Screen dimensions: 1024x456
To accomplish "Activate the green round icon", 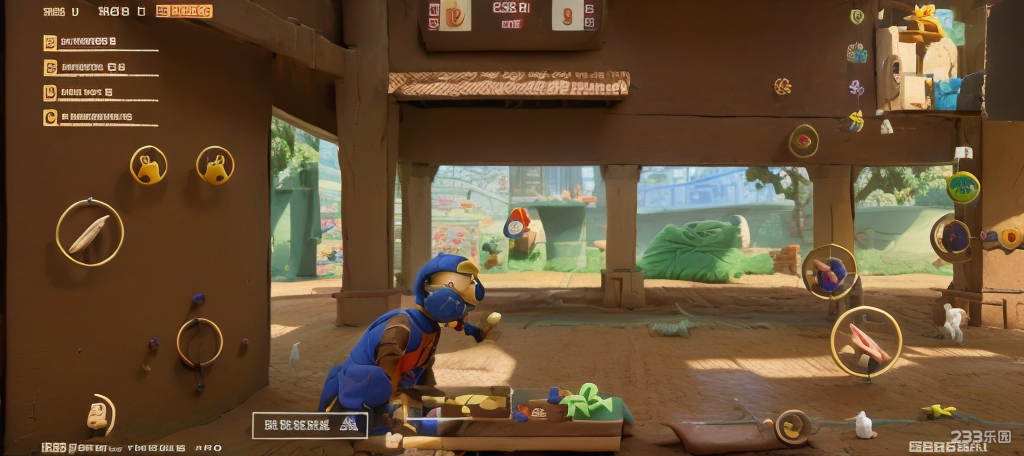I will point(963,187).
